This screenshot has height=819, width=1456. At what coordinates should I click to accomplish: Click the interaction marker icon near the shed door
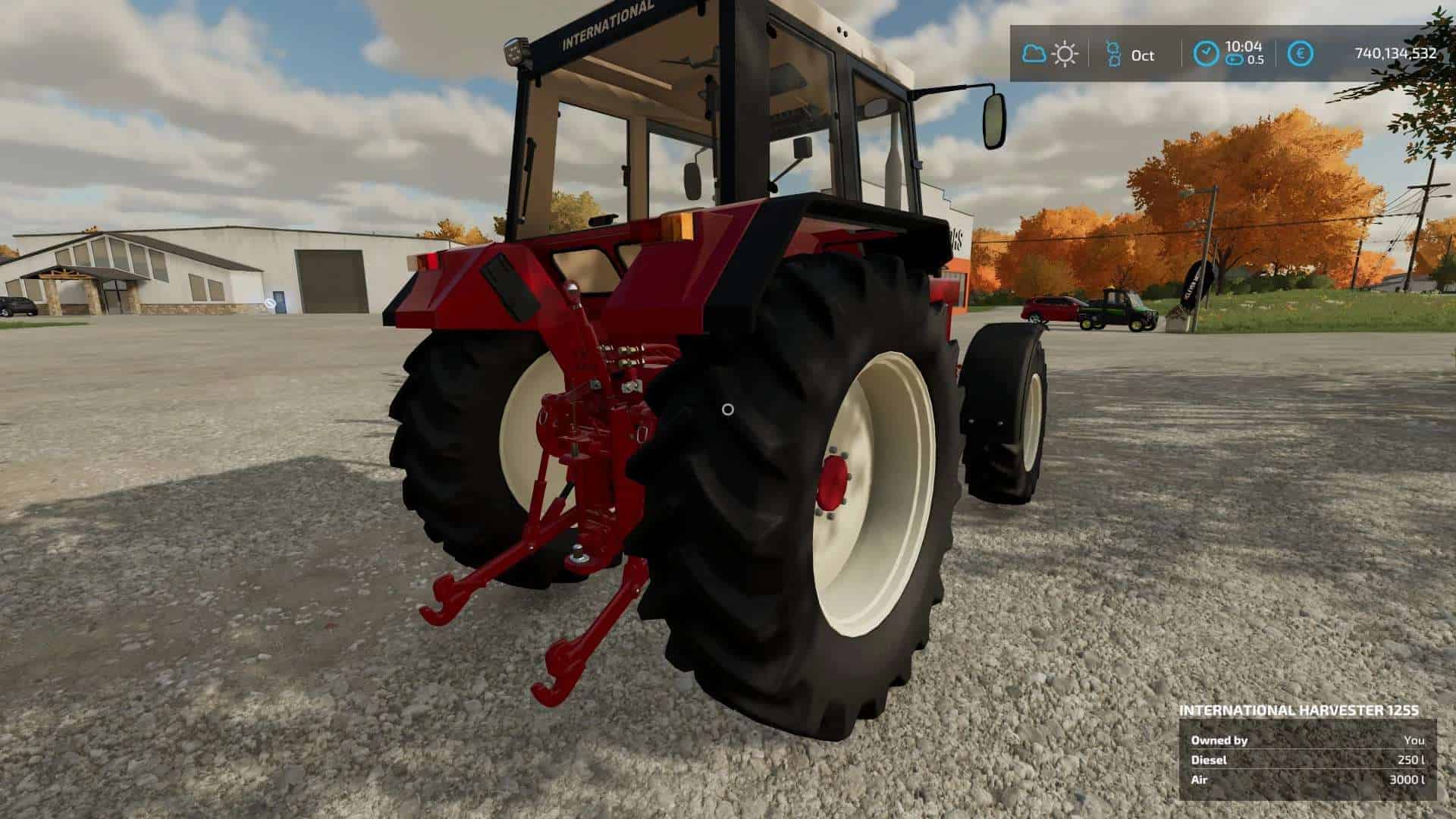[x=269, y=301]
